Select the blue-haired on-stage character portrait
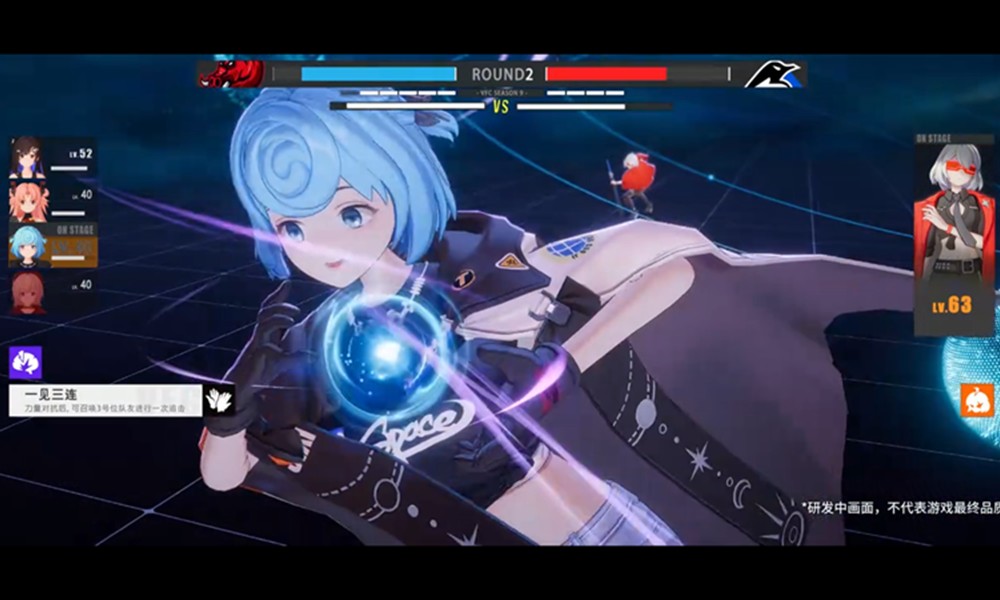This screenshot has width=1000, height=600. (27, 246)
